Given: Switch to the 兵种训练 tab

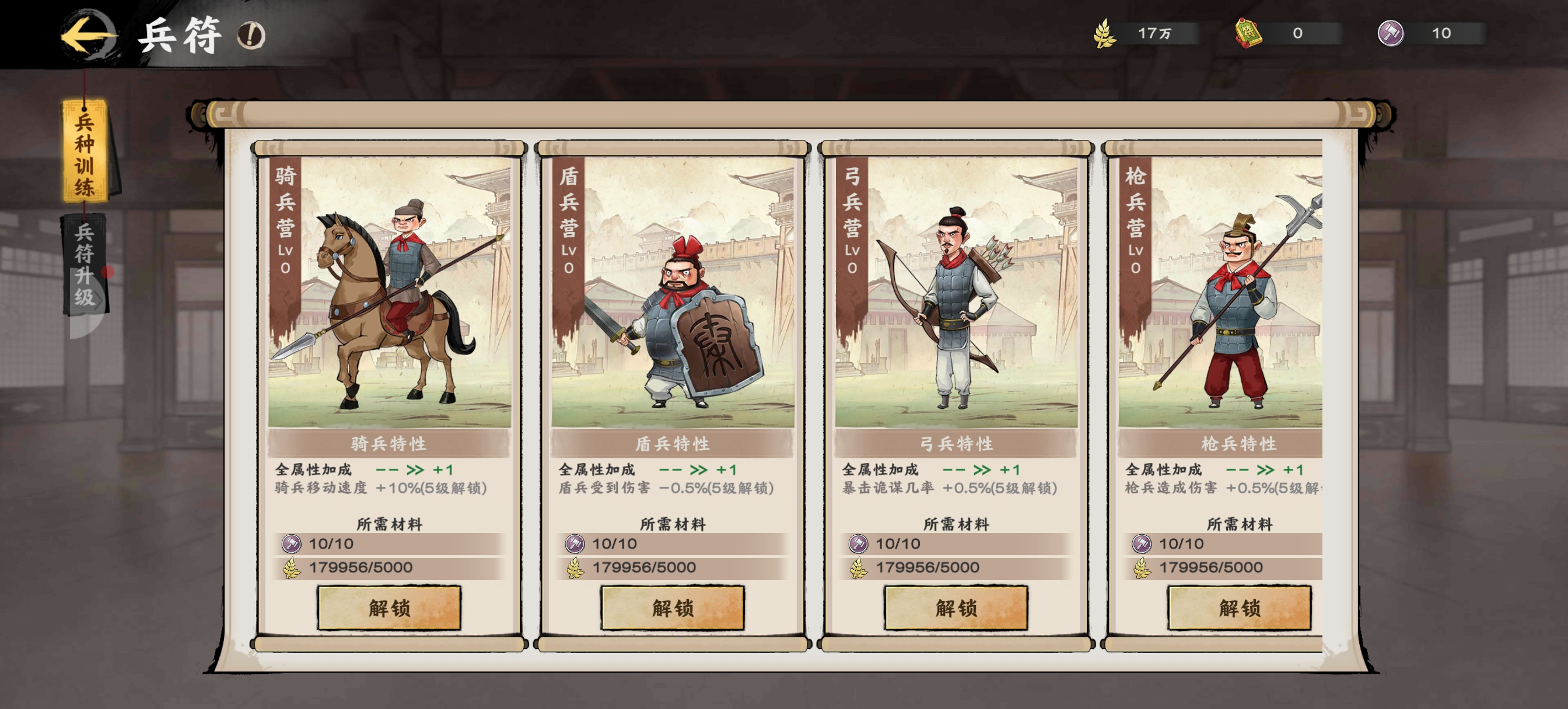Looking at the screenshot, I should click(x=85, y=153).
